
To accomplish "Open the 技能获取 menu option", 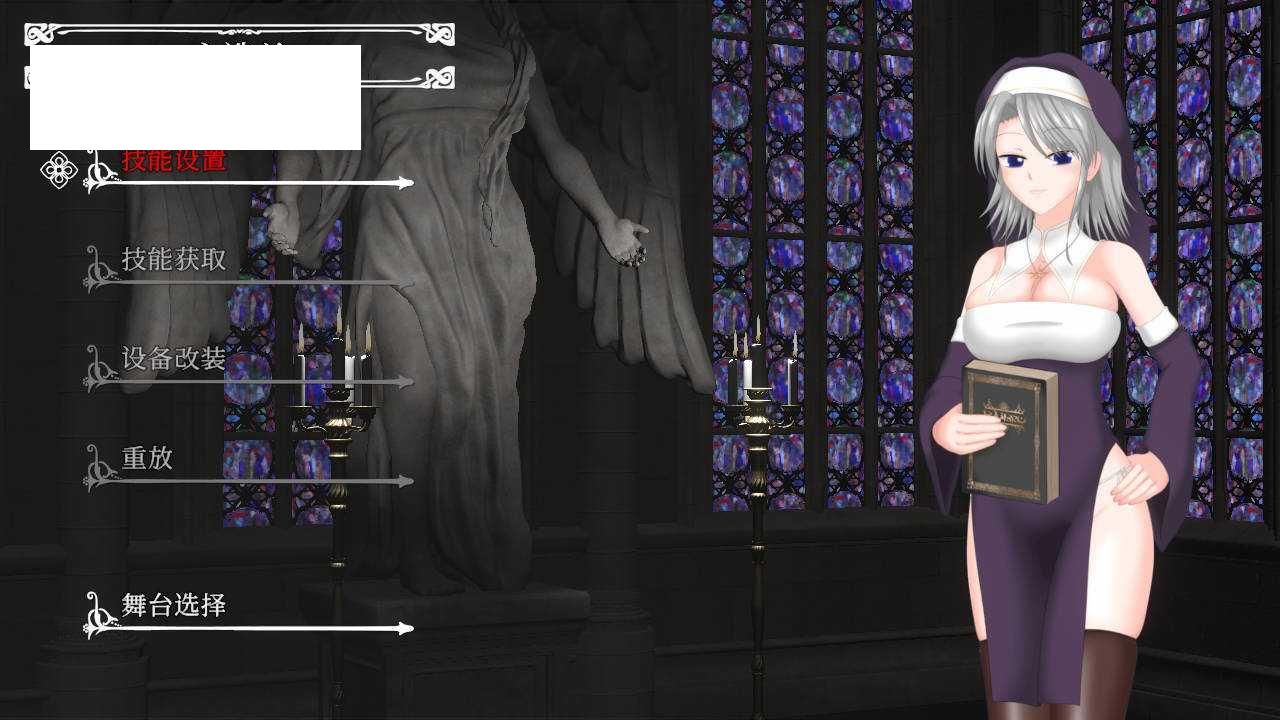I will (174, 260).
